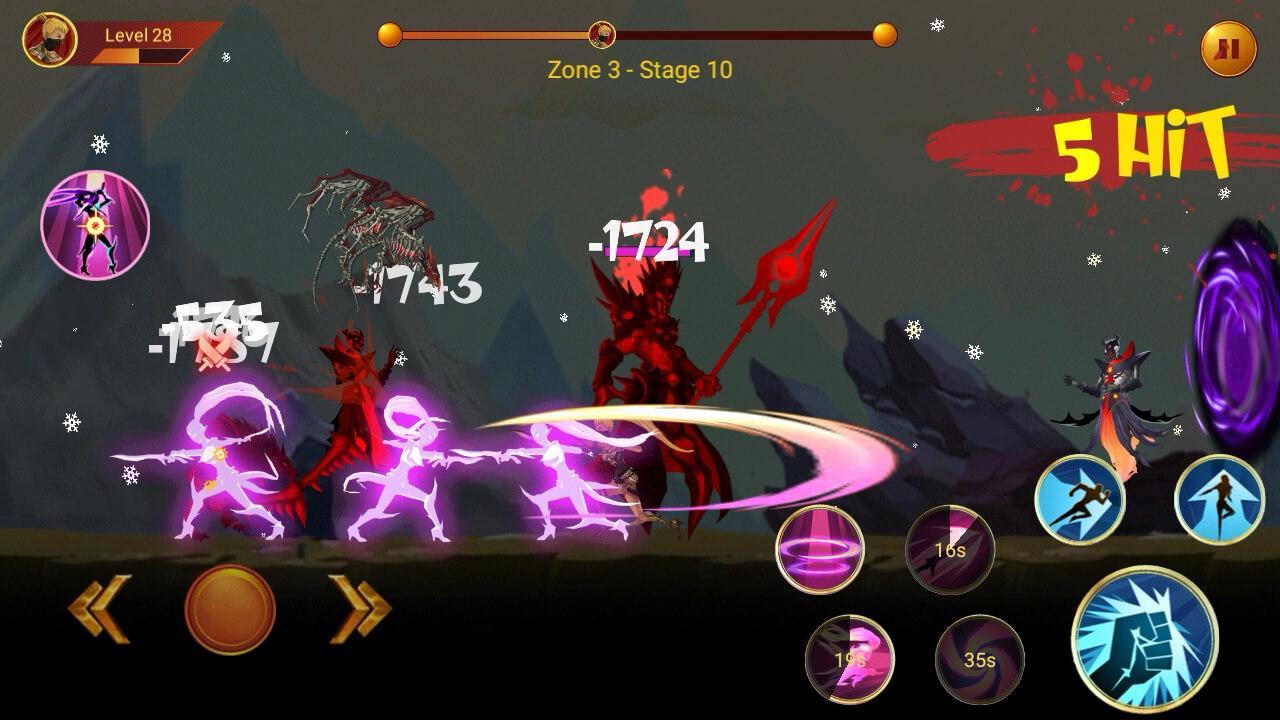Tap the fist basic attack button

click(1144, 639)
